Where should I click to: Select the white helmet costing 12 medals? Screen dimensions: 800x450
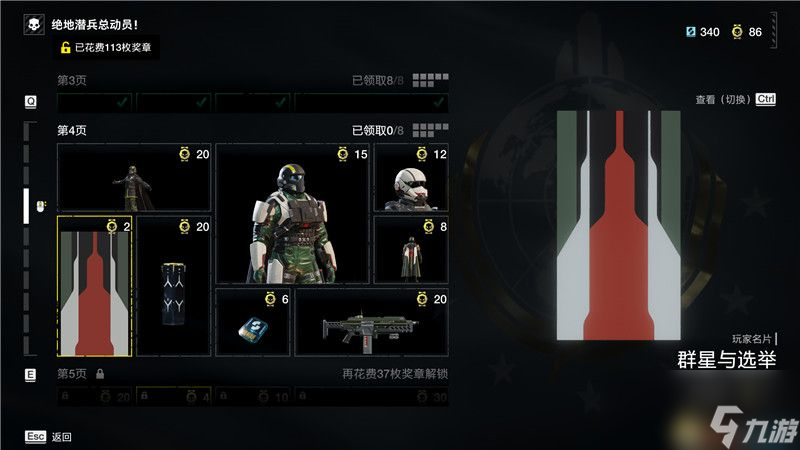(411, 177)
